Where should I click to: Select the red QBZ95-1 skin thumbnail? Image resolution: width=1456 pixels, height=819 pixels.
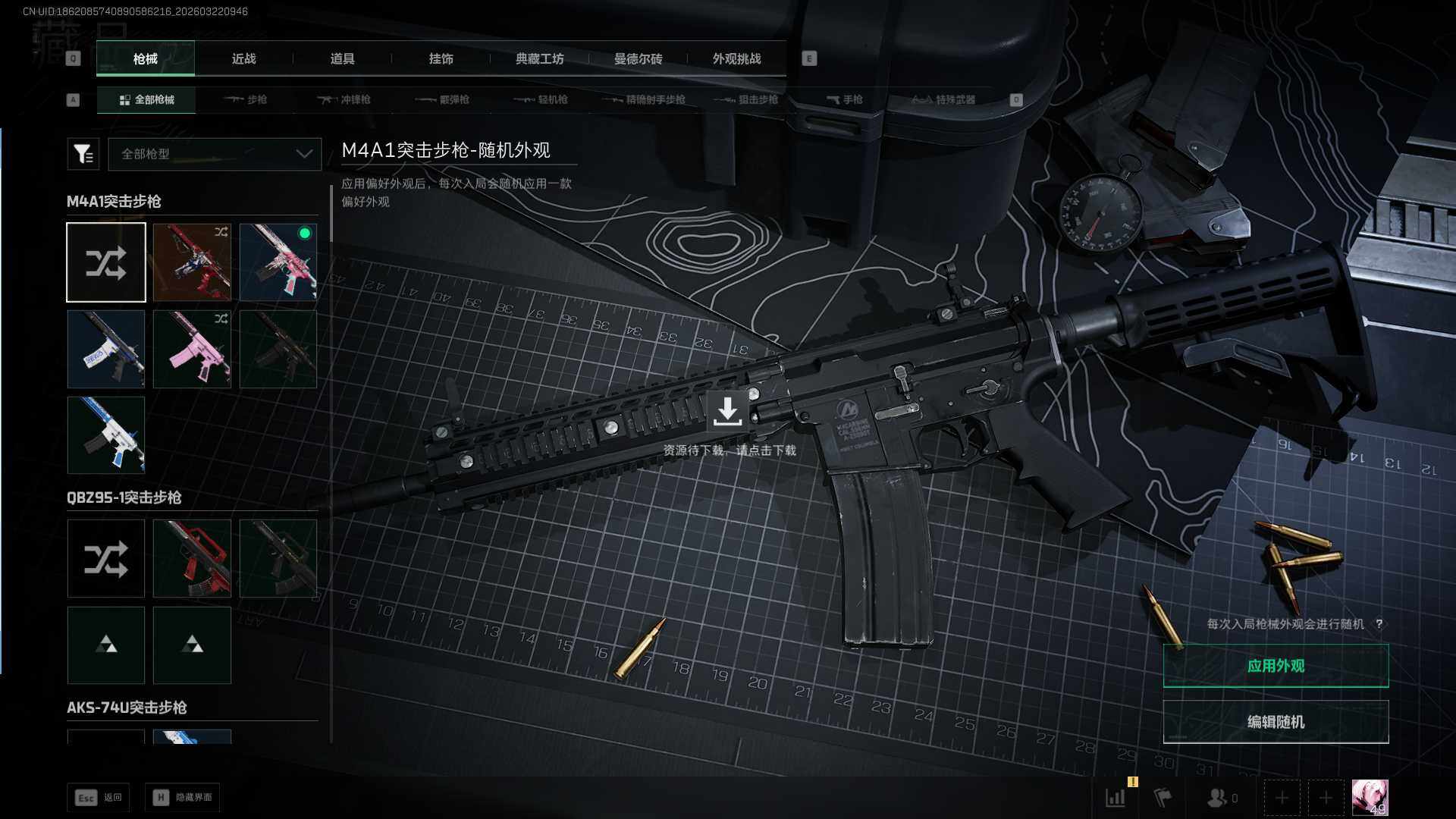(x=192, y=559)
